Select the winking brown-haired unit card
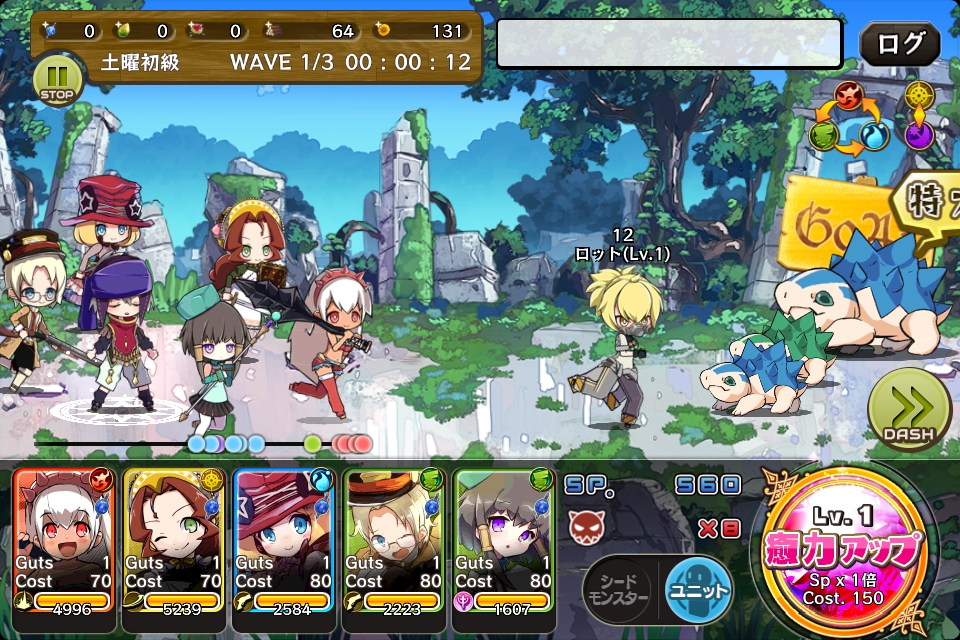Viewport: 960px width, 640px height. [174, 538]
